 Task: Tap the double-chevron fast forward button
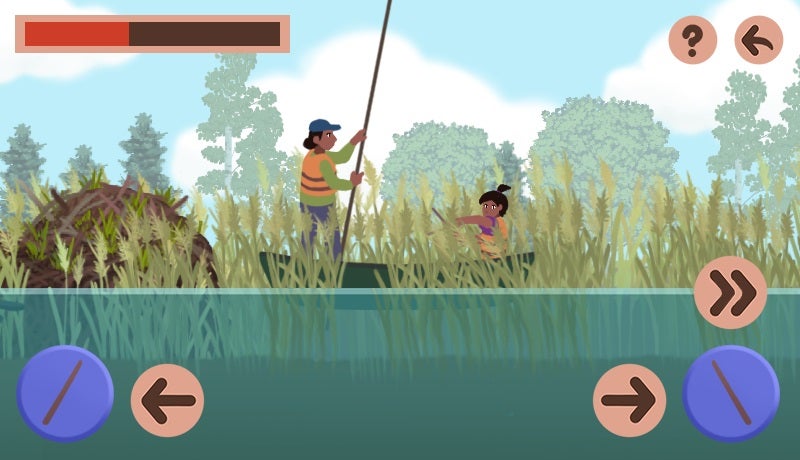coord(730,293)
